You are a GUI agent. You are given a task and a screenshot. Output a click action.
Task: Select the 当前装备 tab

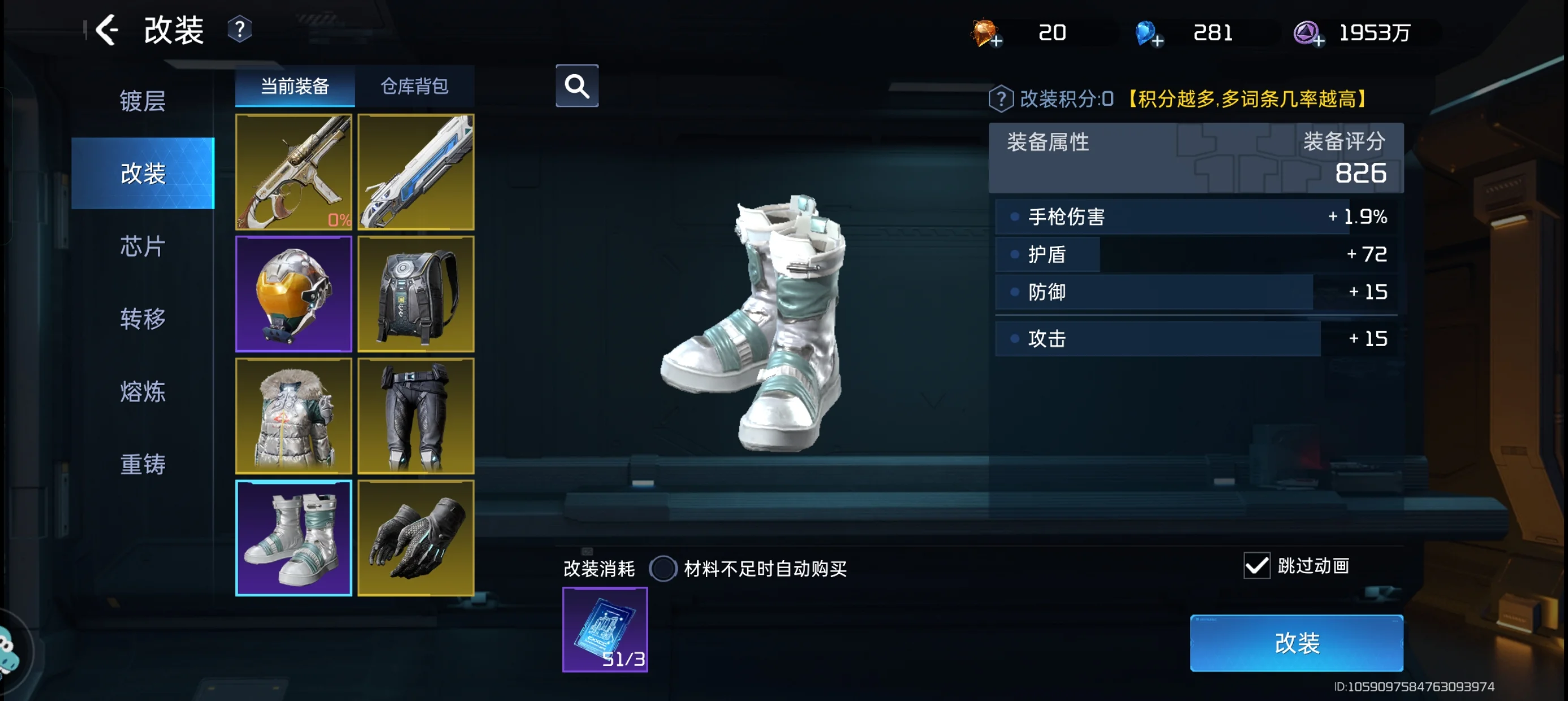tap(295, 86)
